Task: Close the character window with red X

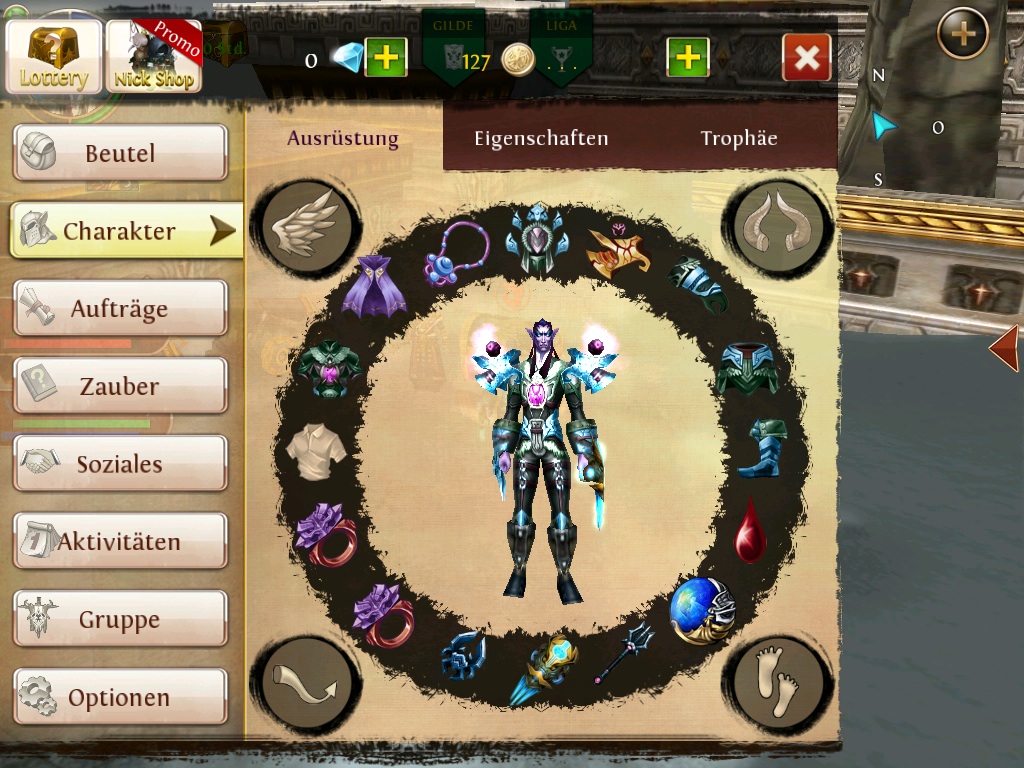Action: coord(806,58)
